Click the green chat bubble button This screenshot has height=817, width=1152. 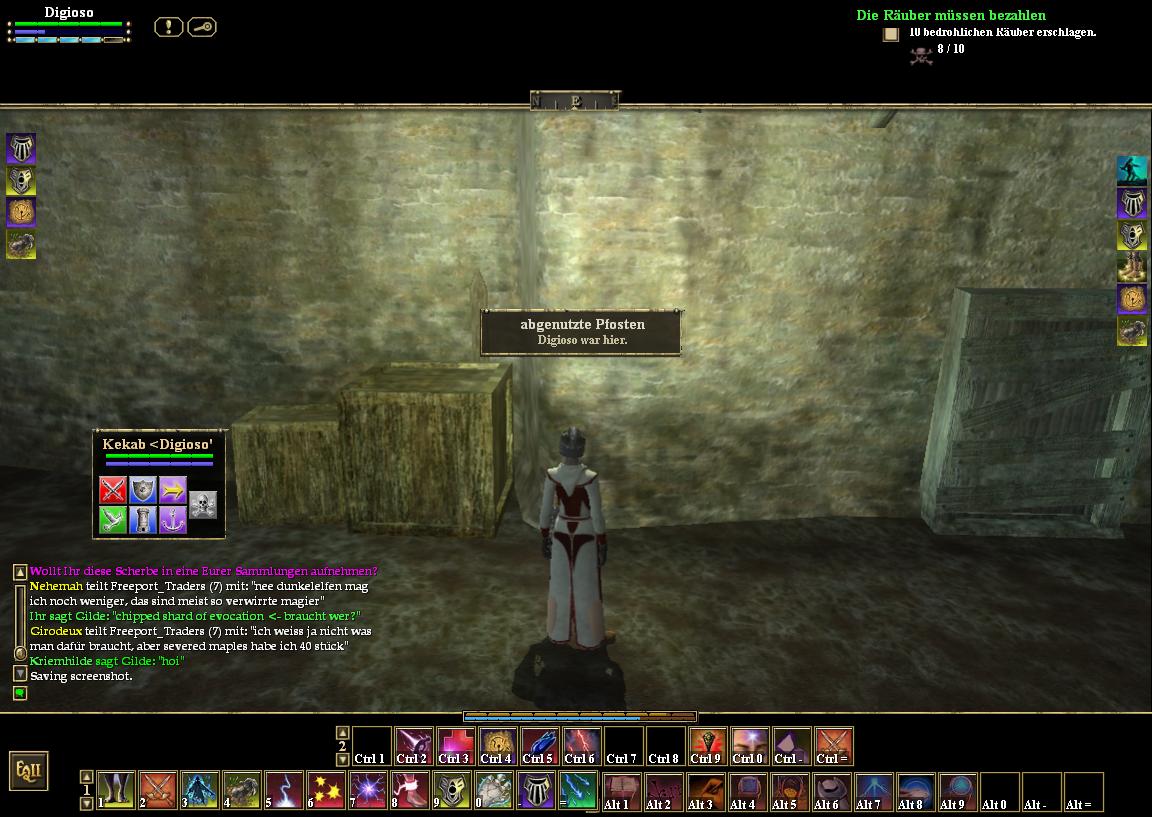[x=20, y=693]
